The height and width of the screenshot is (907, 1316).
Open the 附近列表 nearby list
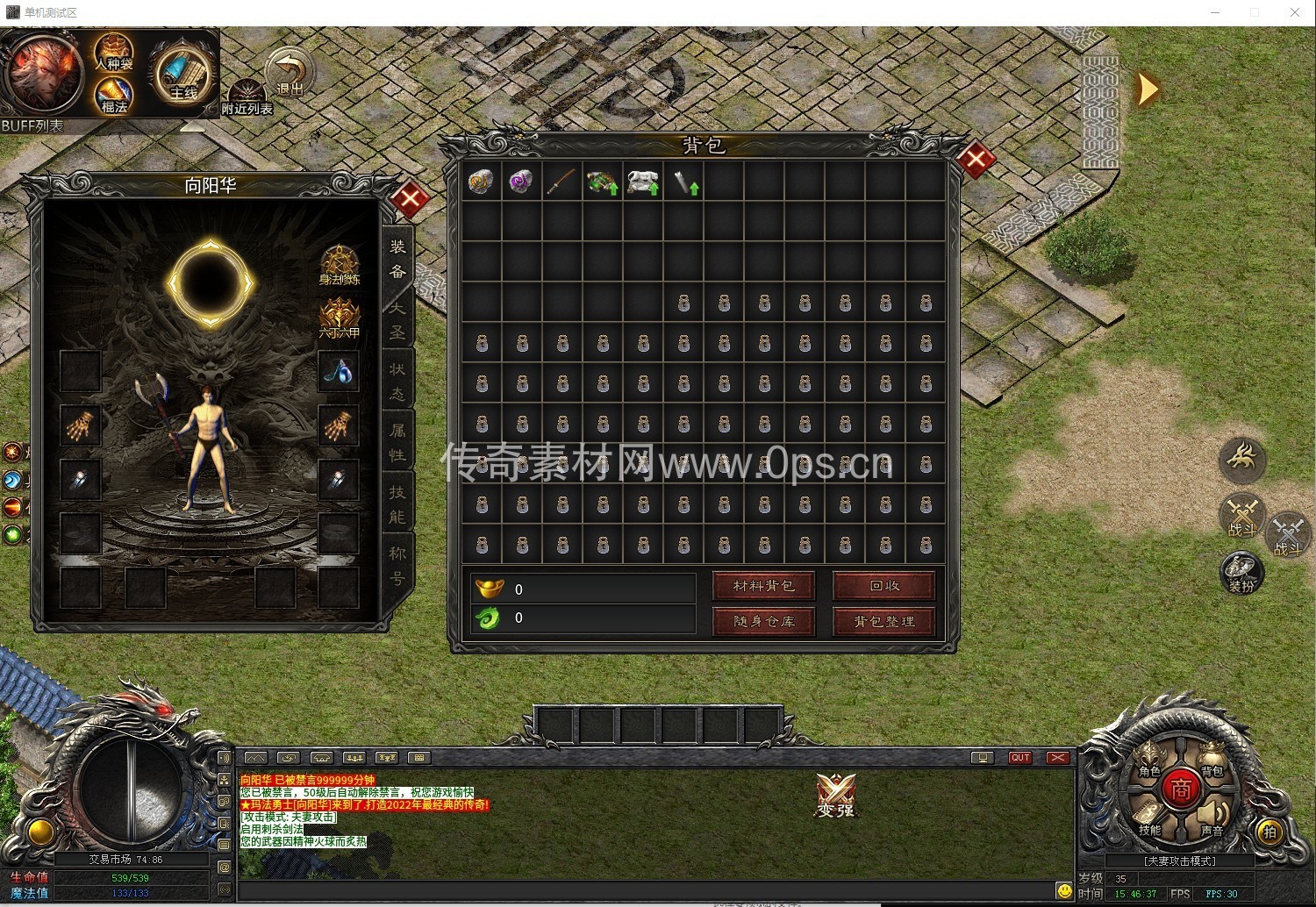click(247, 98)
